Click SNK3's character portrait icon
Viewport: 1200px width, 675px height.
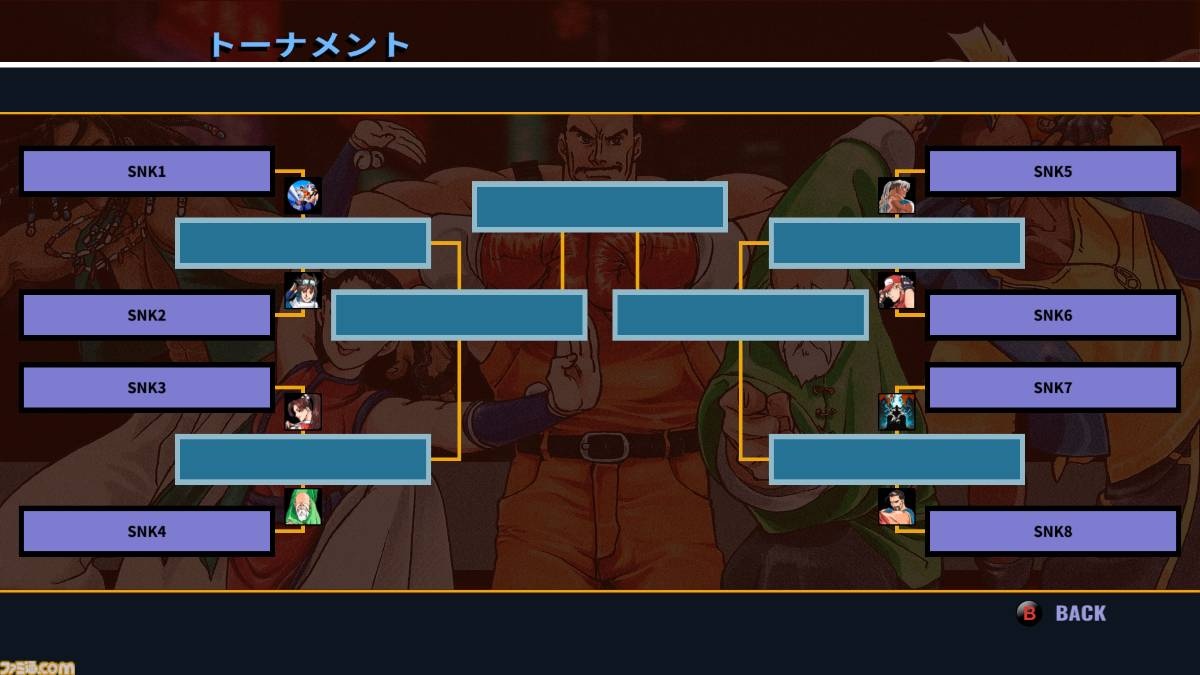(303, 412)
